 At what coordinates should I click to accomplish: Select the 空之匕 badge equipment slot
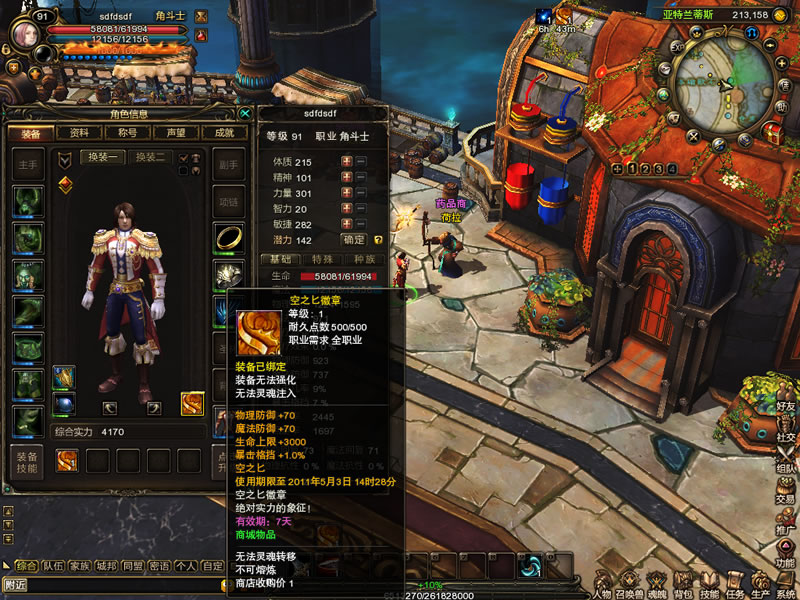point(192,404)
